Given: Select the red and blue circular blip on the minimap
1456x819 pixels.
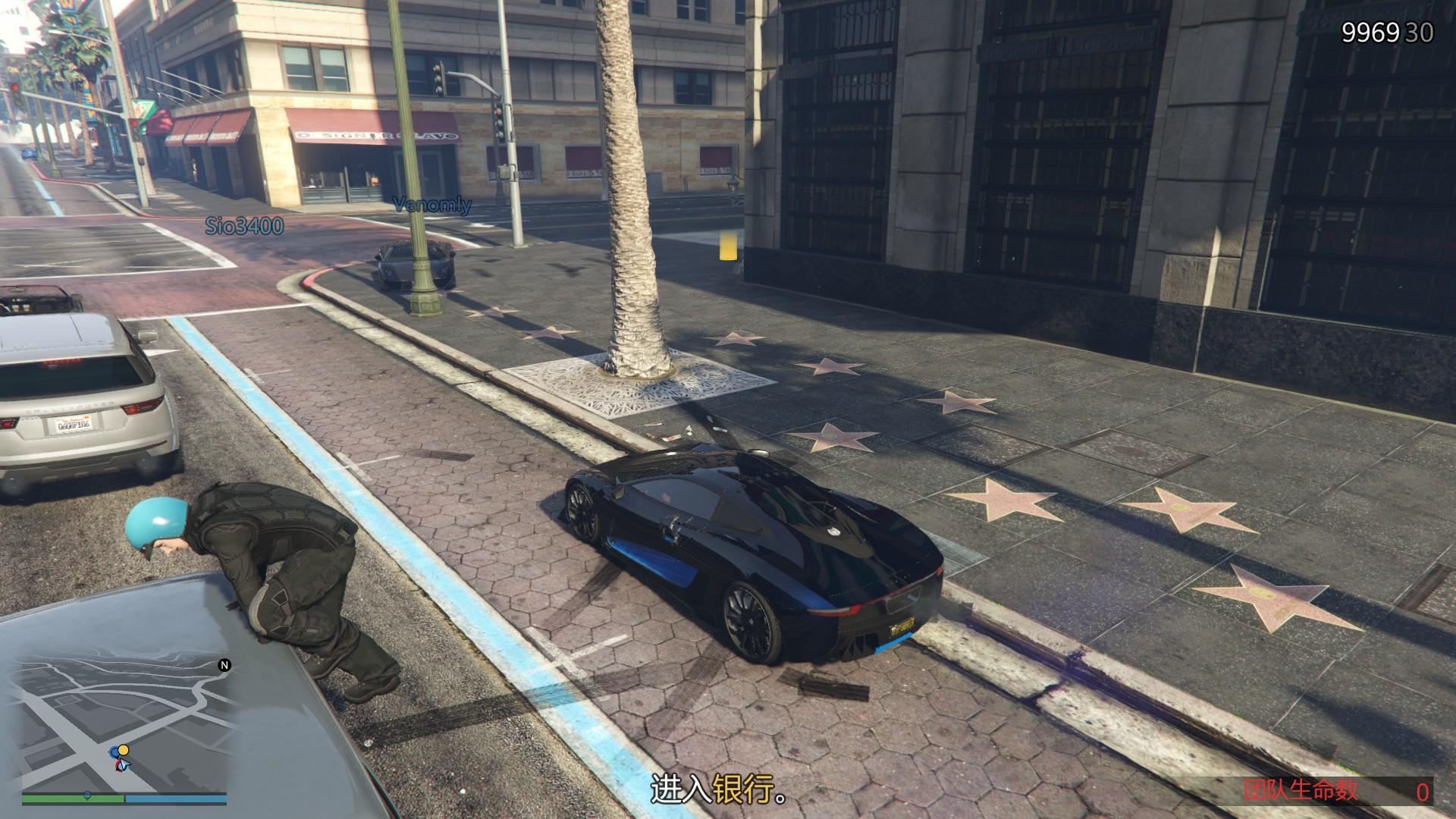Looking at the screenshot, I should coord(118,767).
